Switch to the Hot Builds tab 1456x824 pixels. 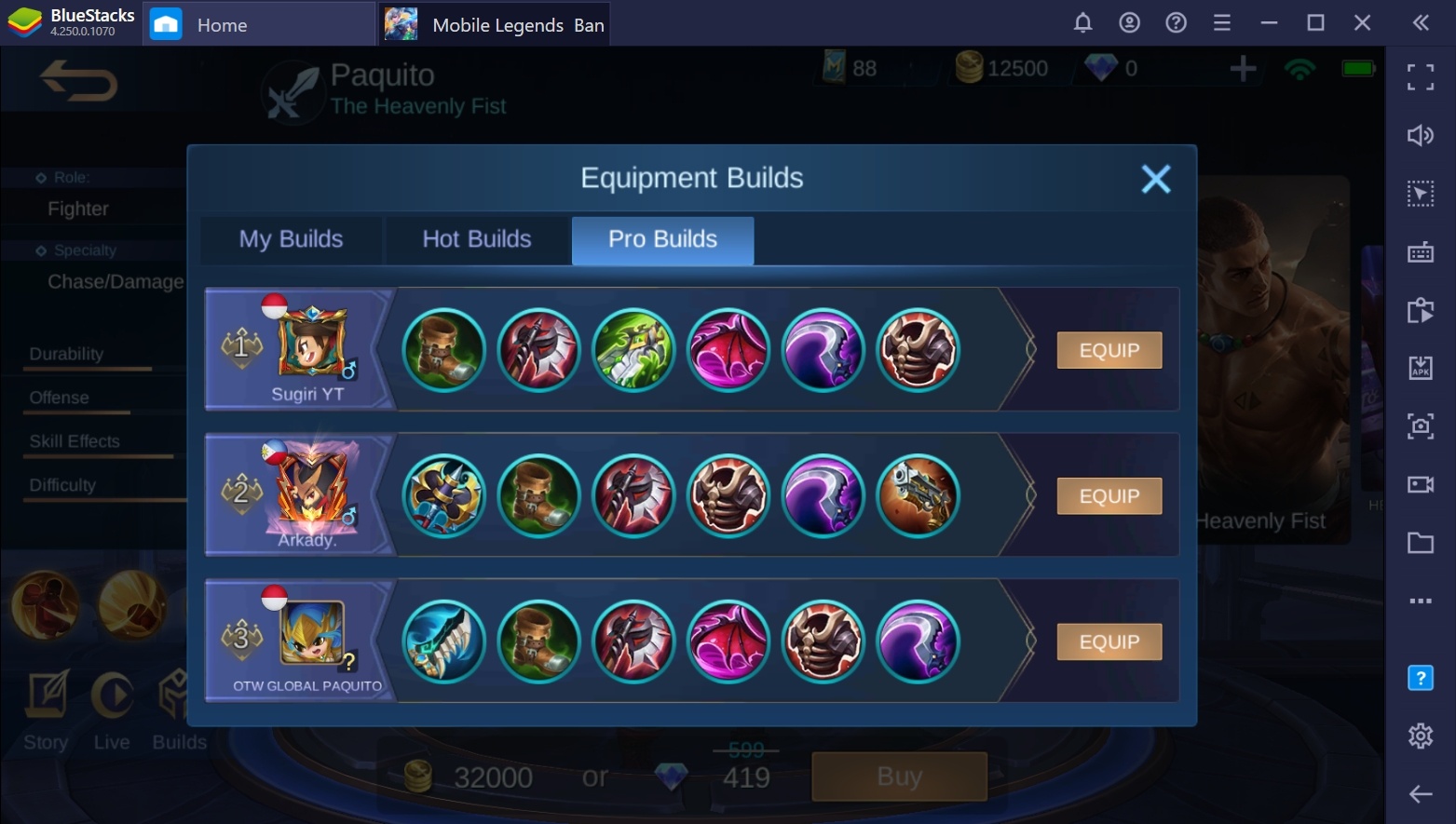click(x=476, y=239)
